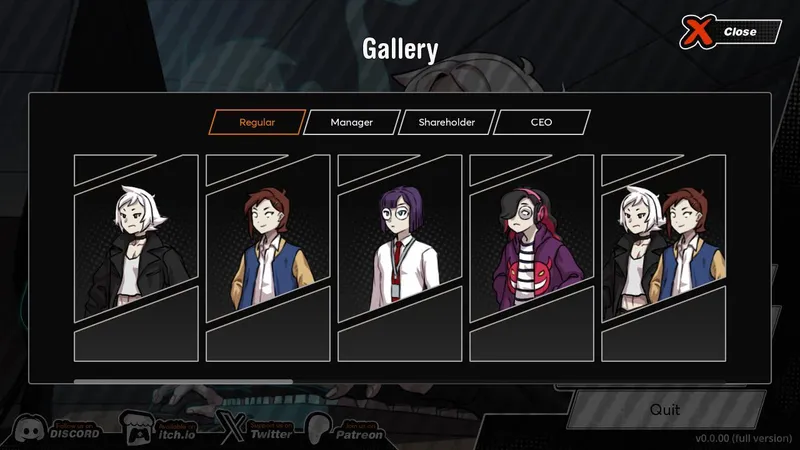Screen dimensions: 800x450
Task: View the headphone-wearing character in purple hoodie
Action: [x=532, y=257]
